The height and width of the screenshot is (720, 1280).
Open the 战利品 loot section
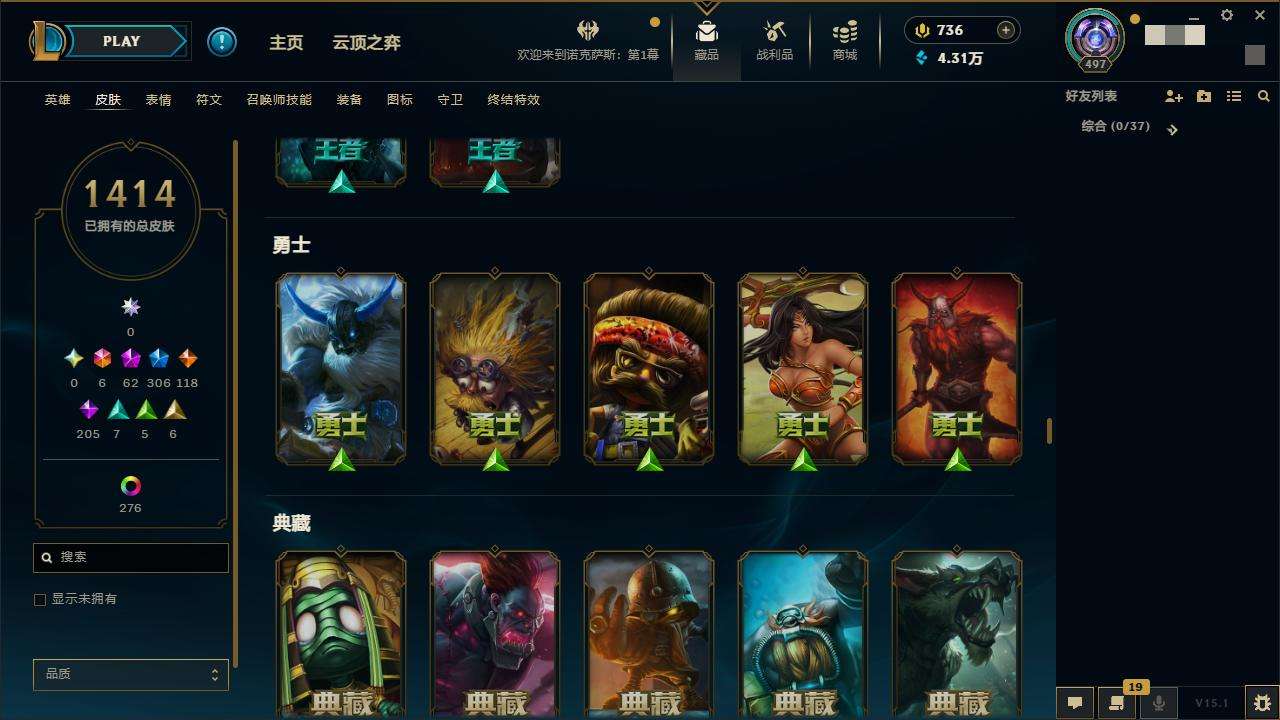click(x=774, y=42)
